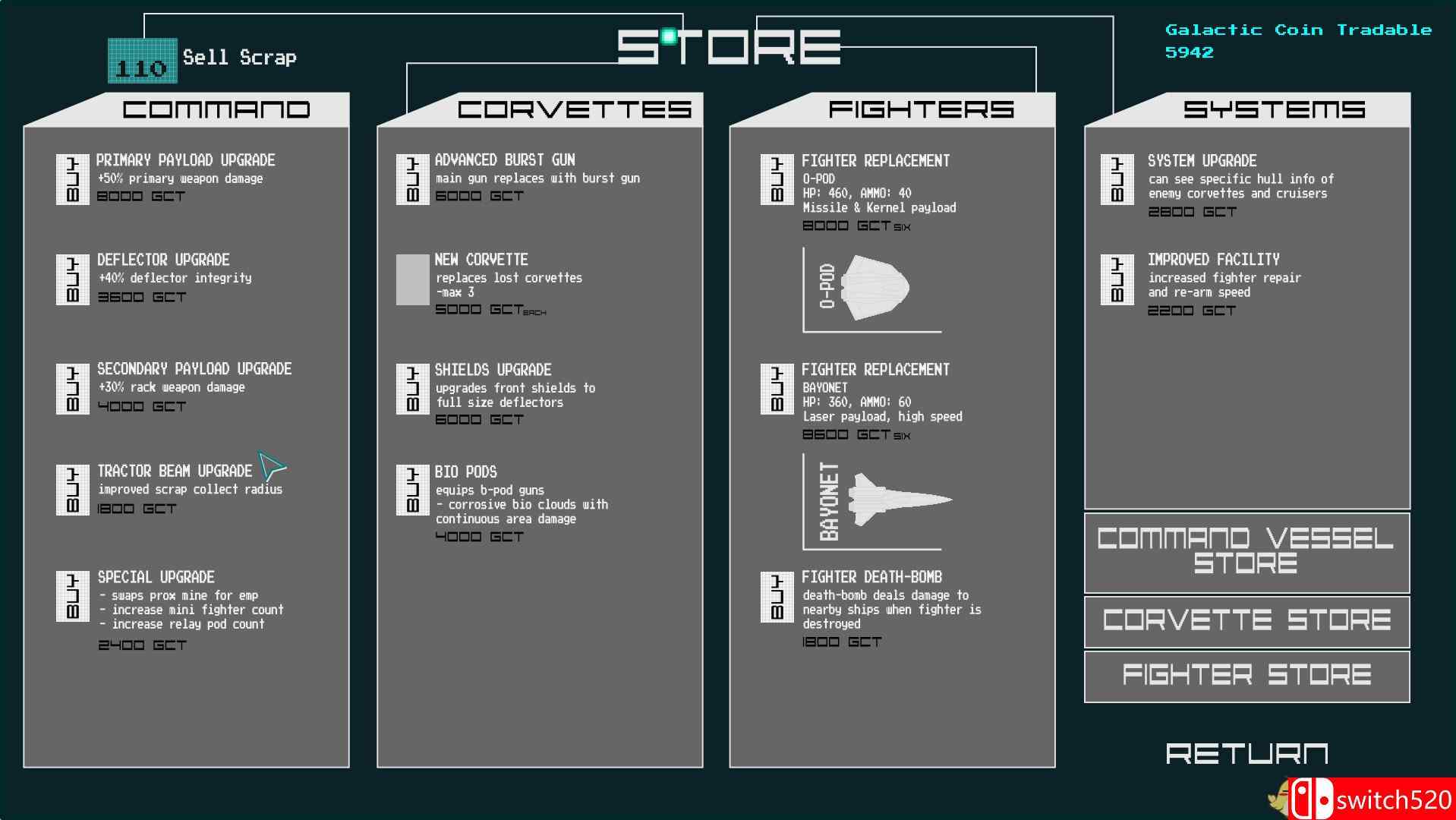The image size is (1456, 820).
Task: Click the Sell Scrap display
Action: coord(141,61)
